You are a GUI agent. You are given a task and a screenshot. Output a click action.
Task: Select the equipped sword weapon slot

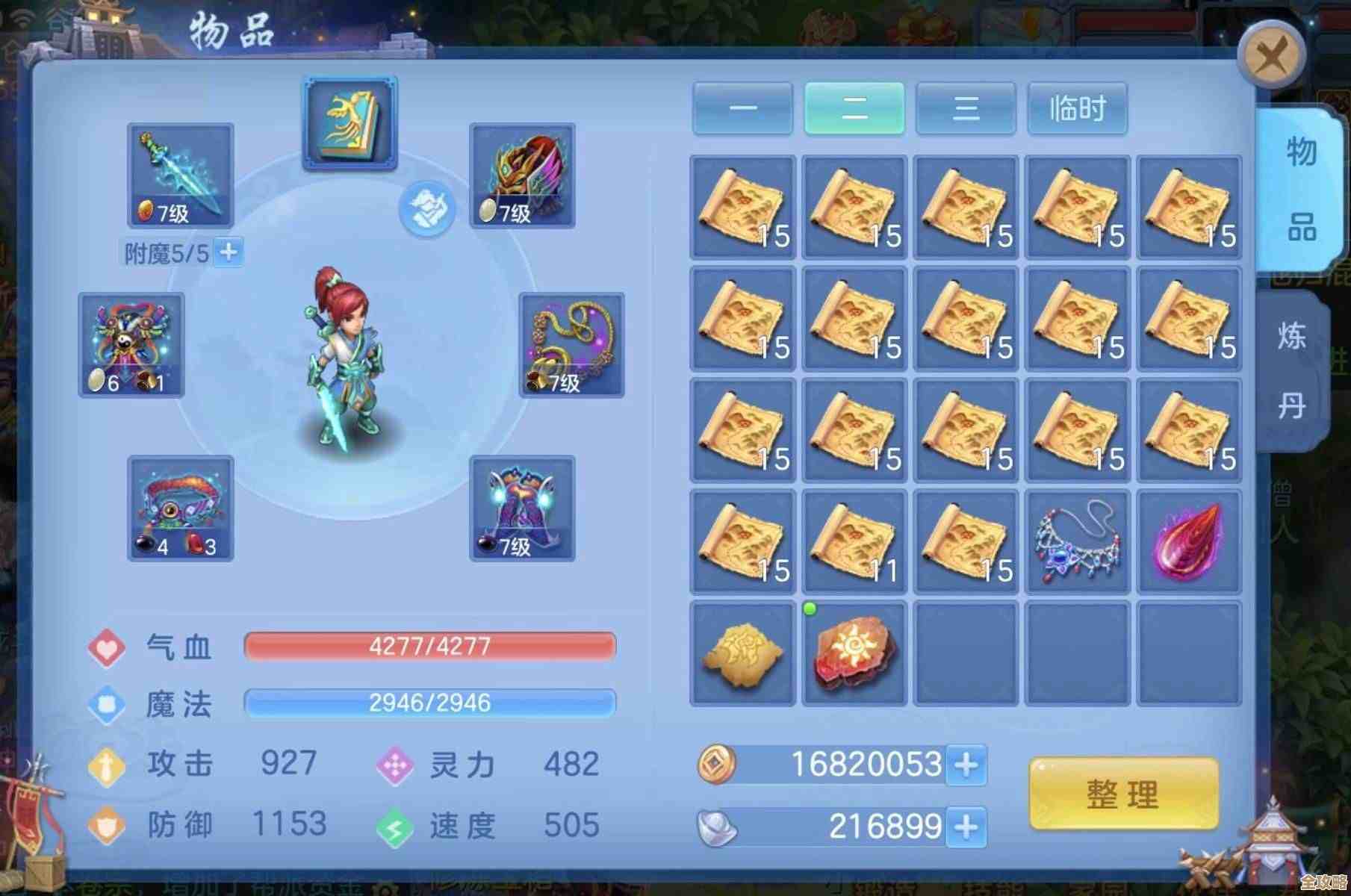181,176
